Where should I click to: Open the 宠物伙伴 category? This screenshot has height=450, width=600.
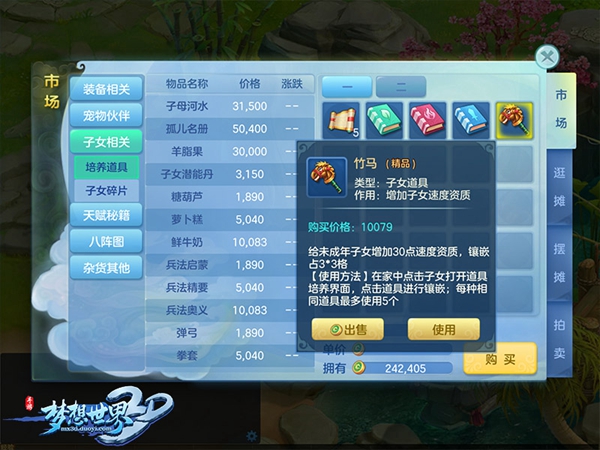tap(107, 115)
